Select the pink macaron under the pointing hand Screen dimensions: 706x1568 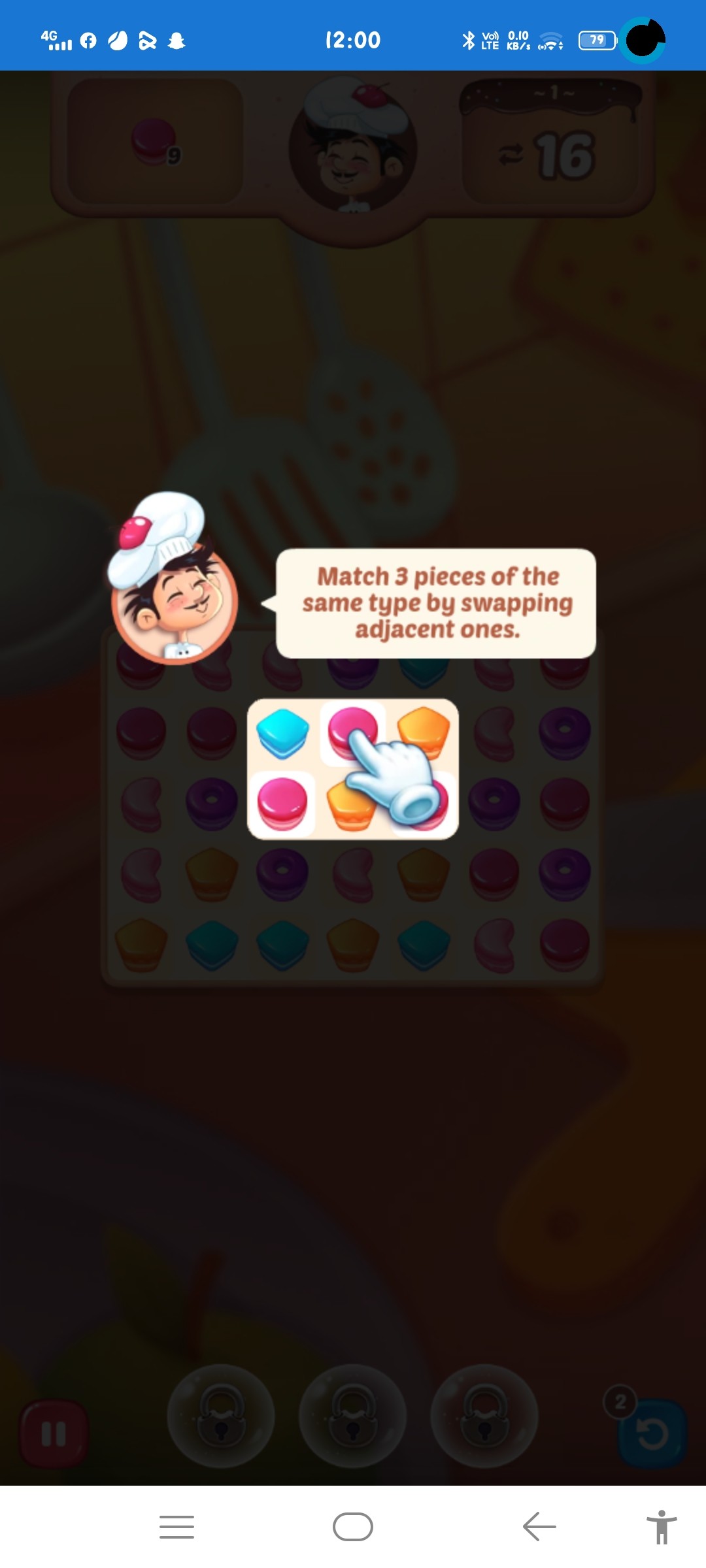[352, 730]
